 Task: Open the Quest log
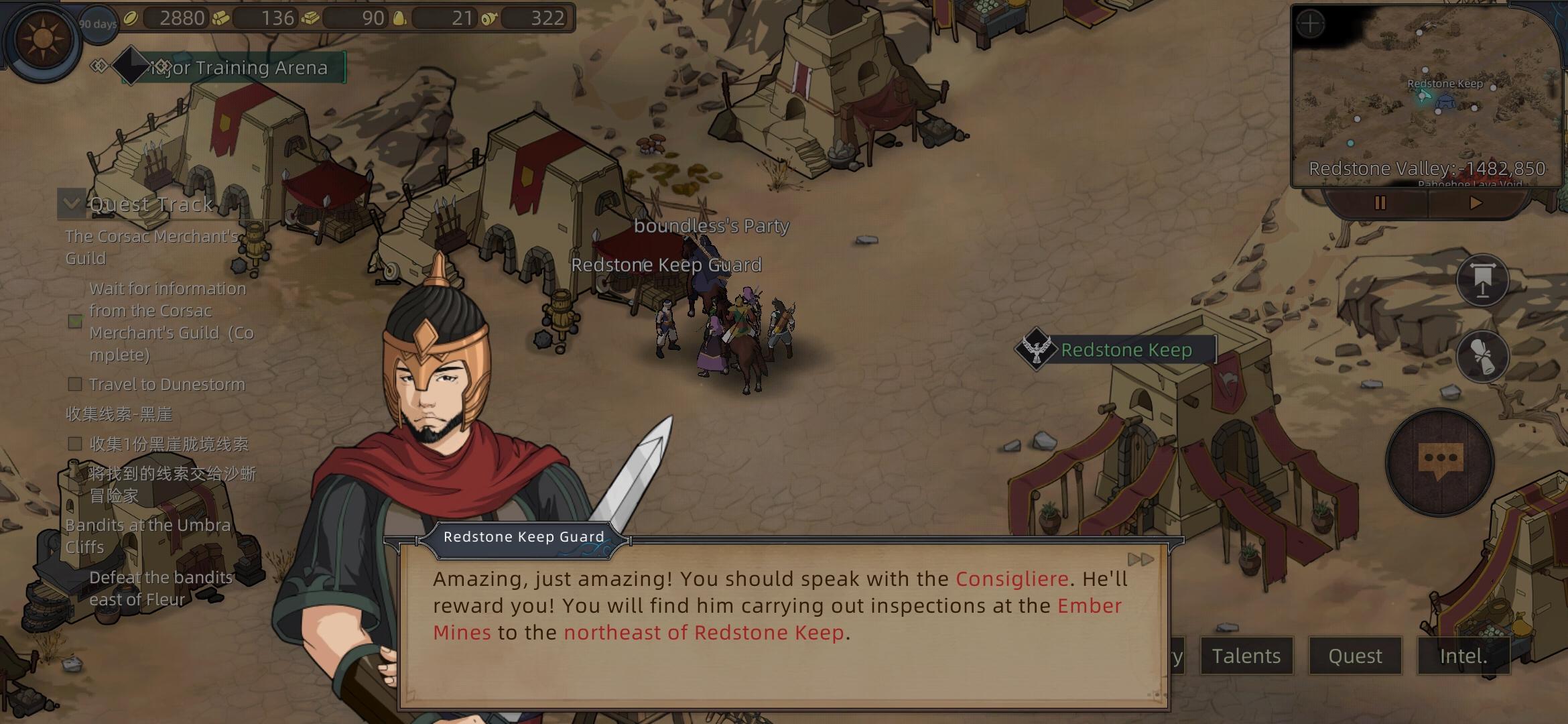point(1355,656)
